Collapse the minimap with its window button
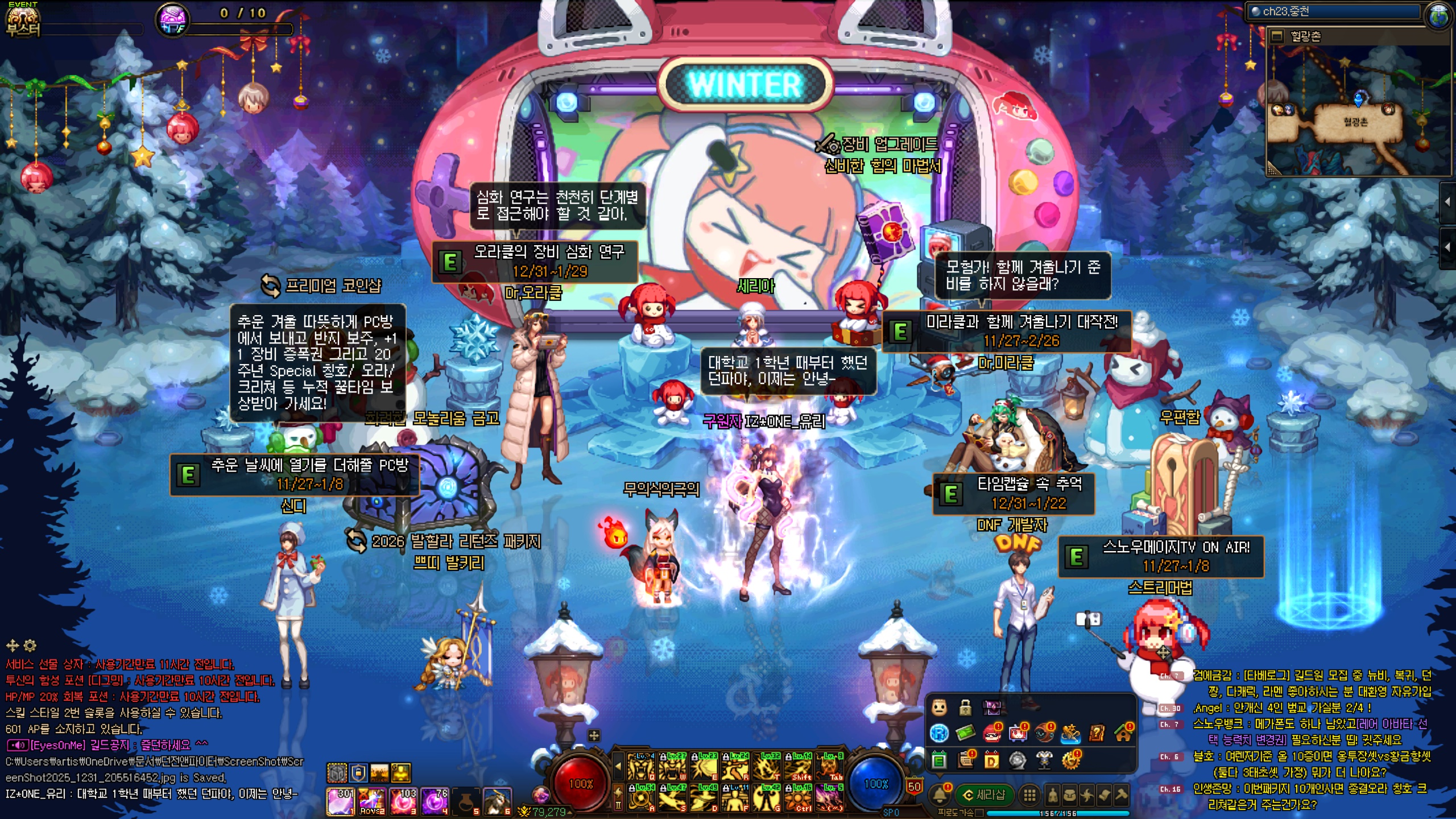The width and height of the screenshot is (1456, 819). (1277, 37)
